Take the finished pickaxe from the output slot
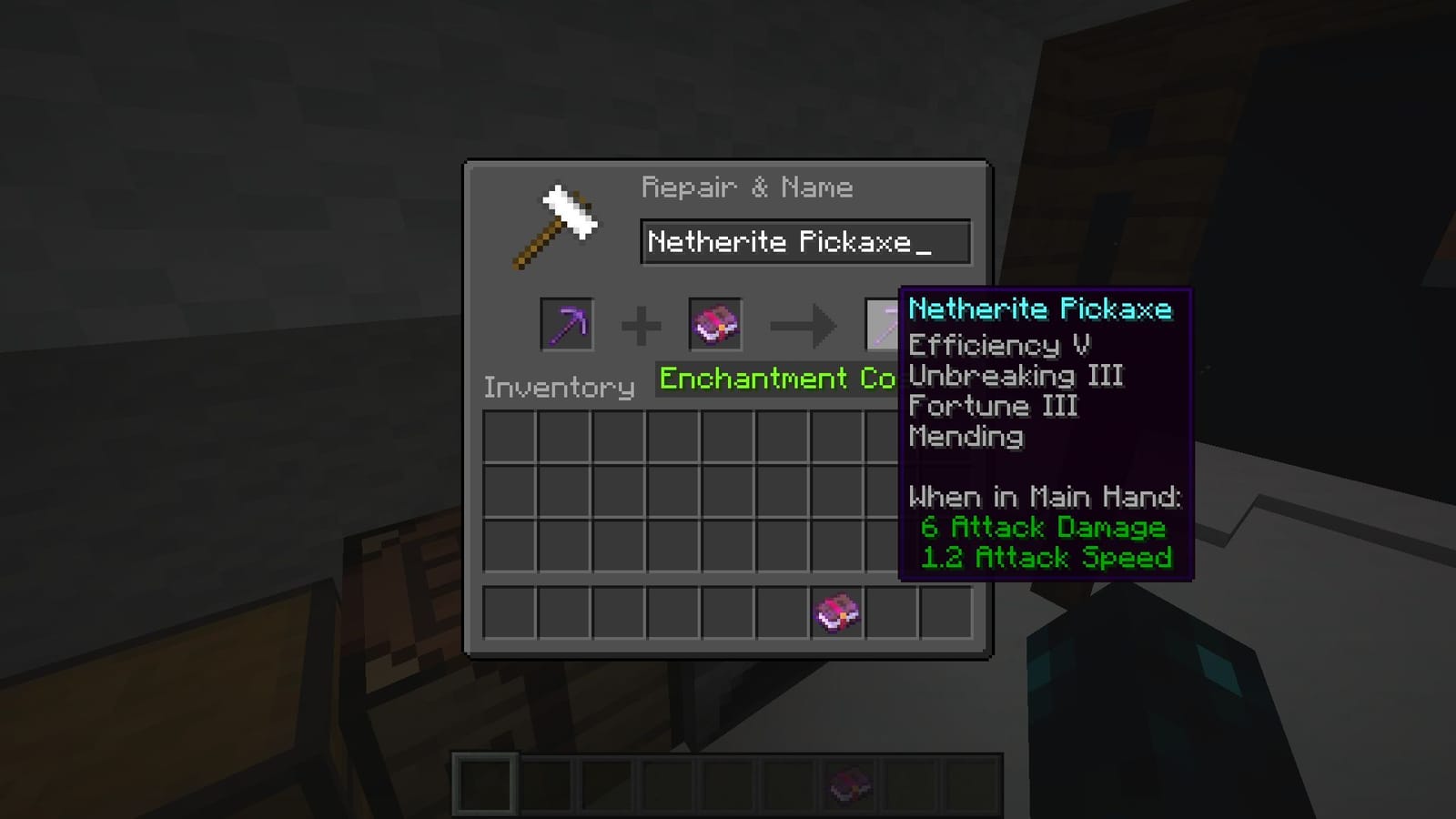The height and width of the screenshot is (819, 1456). [881, 326]
